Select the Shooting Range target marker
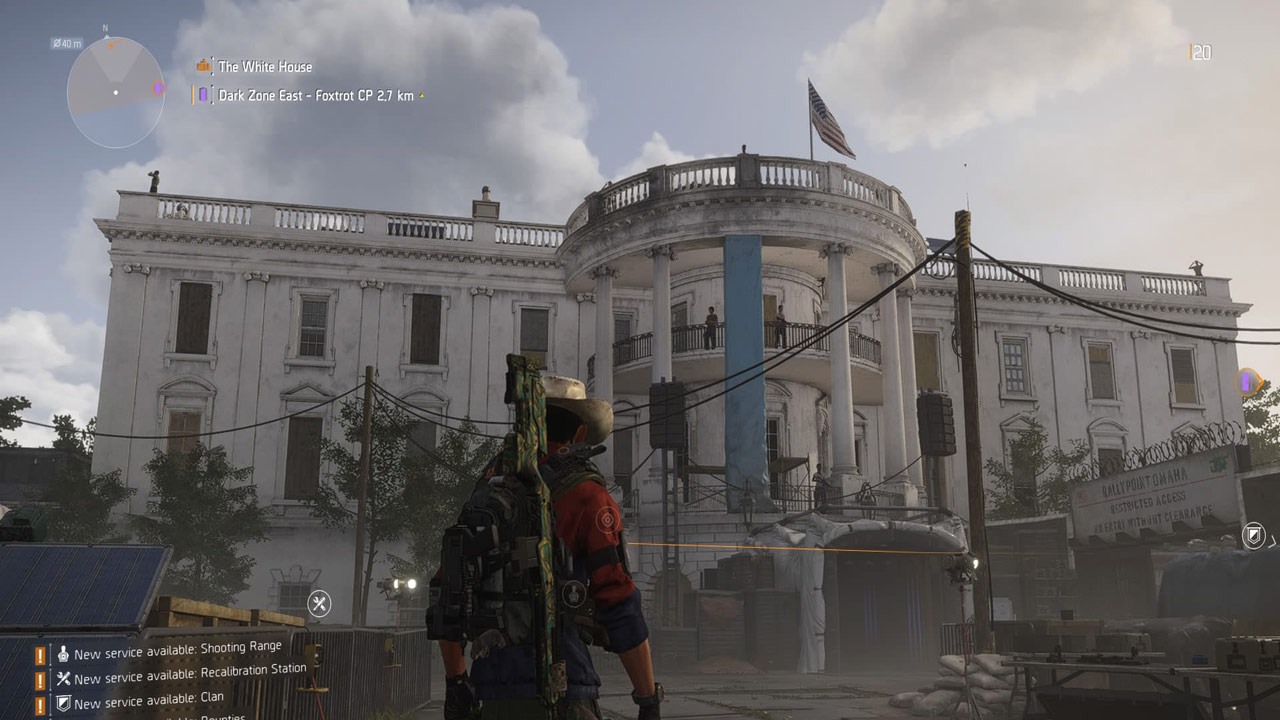 [x=572, y=592]
